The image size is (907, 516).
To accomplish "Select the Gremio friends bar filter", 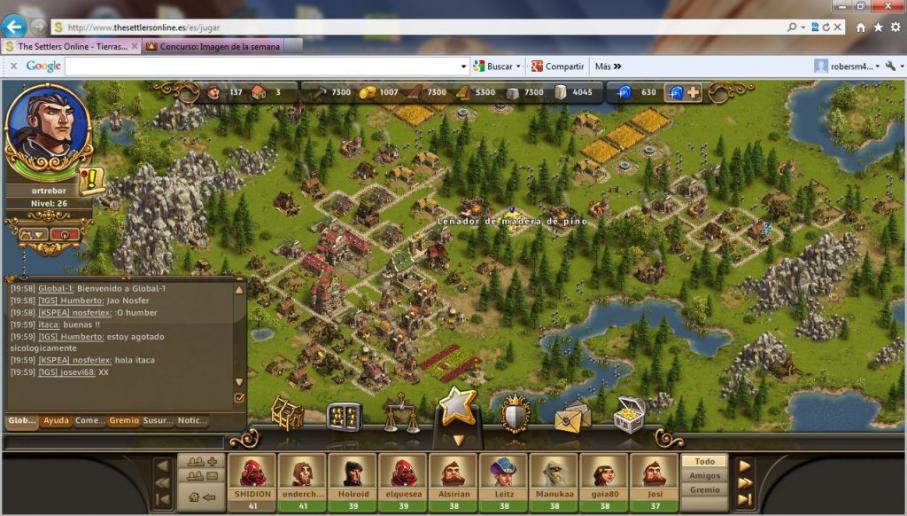I will click(x=705, y=490).
